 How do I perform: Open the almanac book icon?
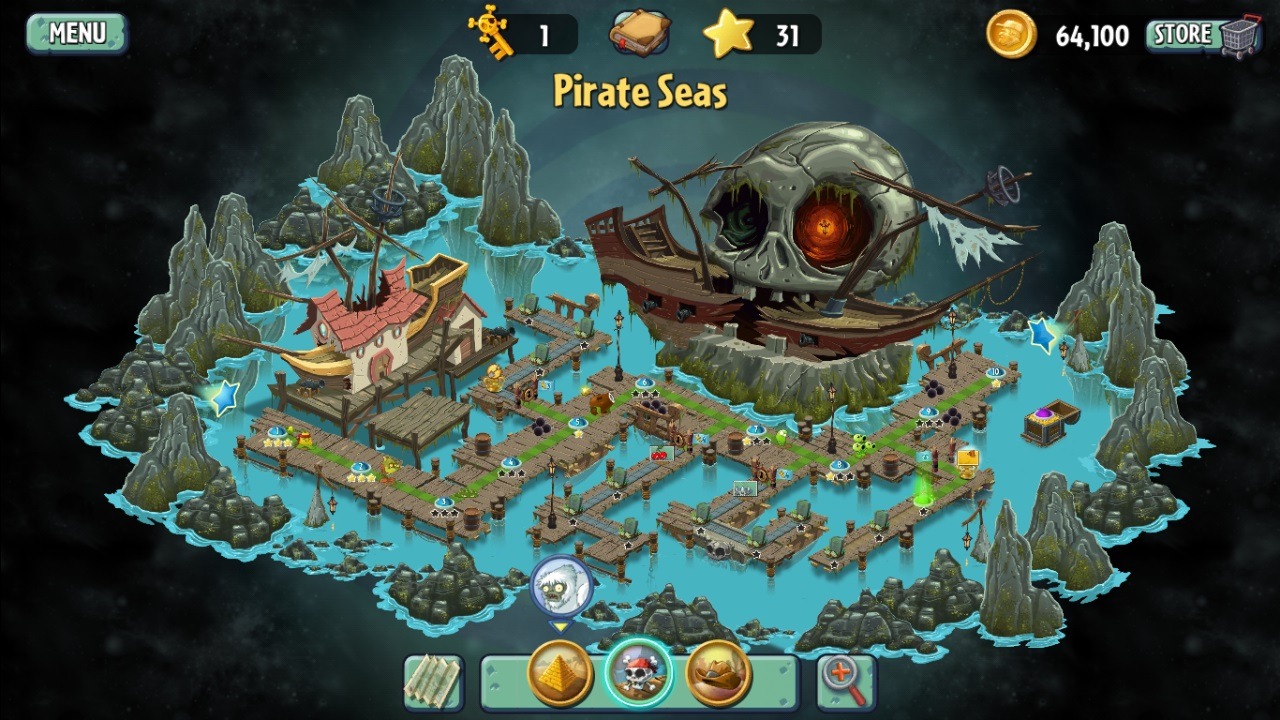pos(639,34)
